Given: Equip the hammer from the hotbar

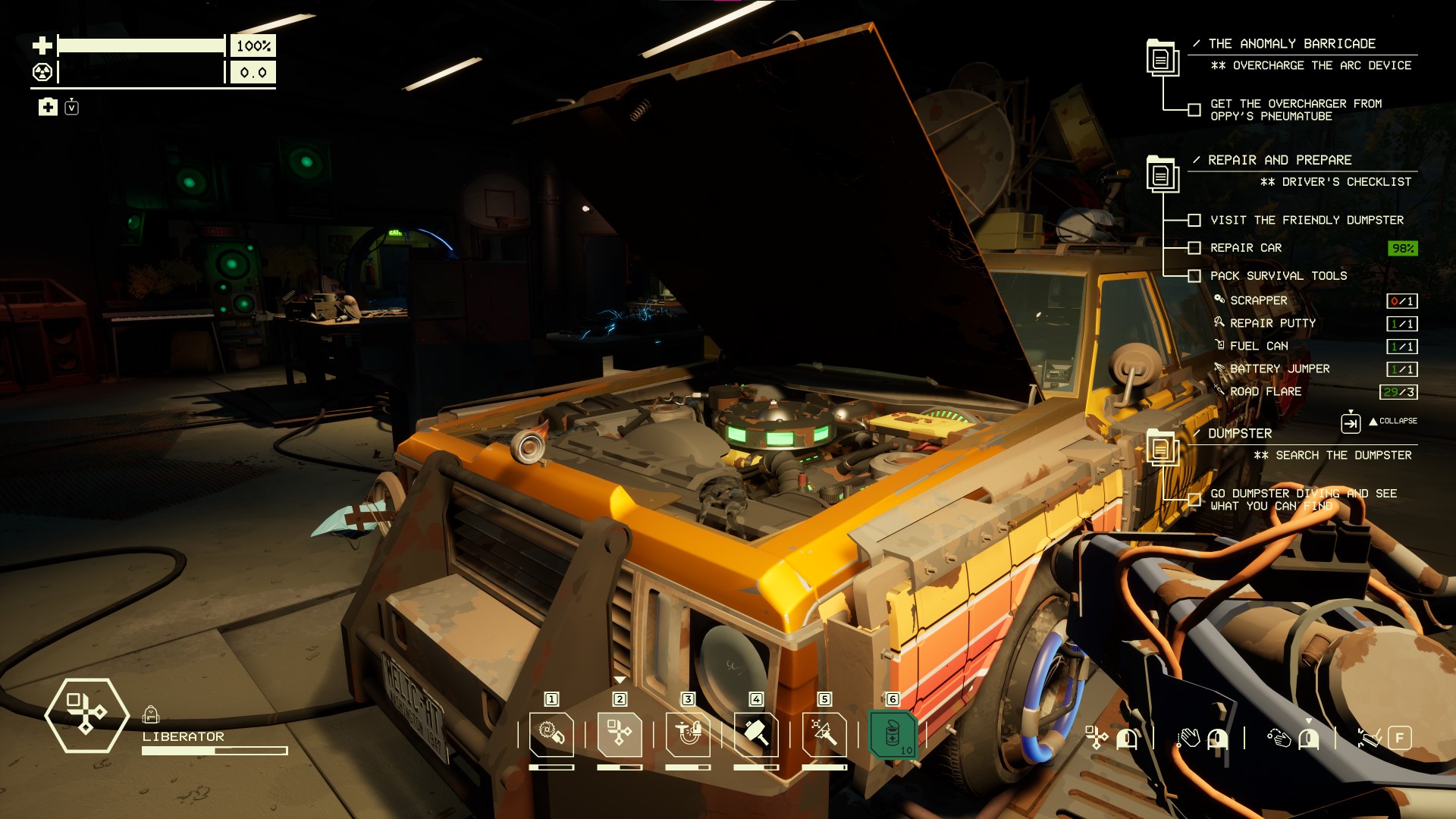Looking at the screenshot, I should pos(756,734).
